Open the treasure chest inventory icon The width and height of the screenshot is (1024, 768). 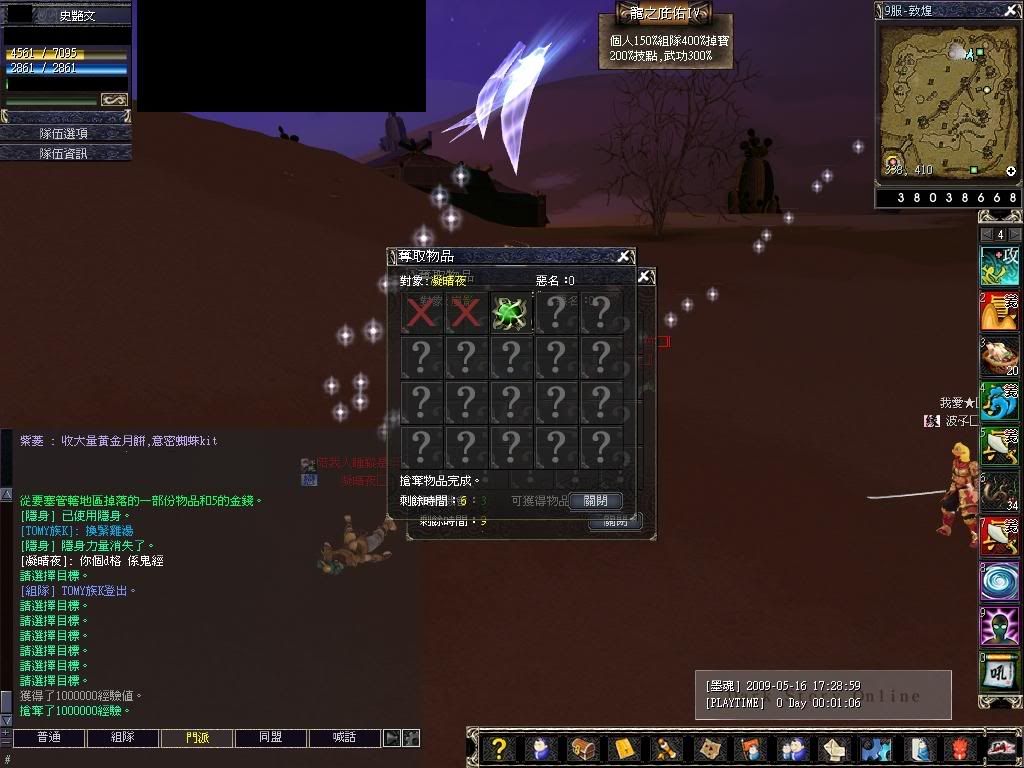[x=582, y=749]
